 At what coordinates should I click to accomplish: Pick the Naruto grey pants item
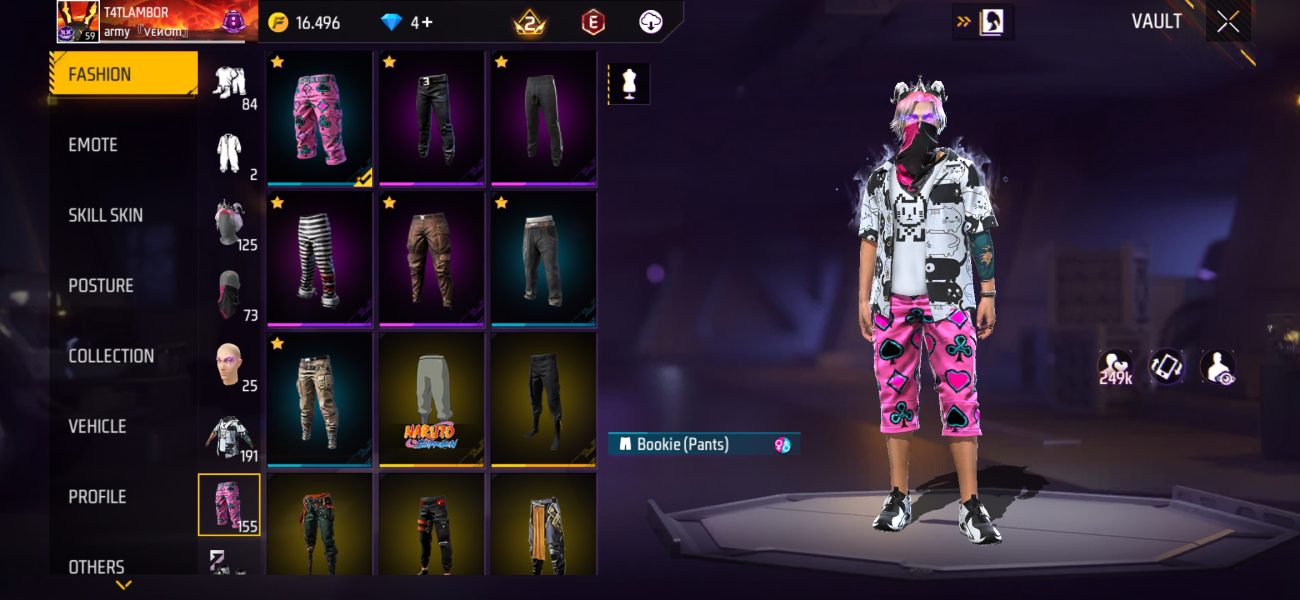coord(432,398)
